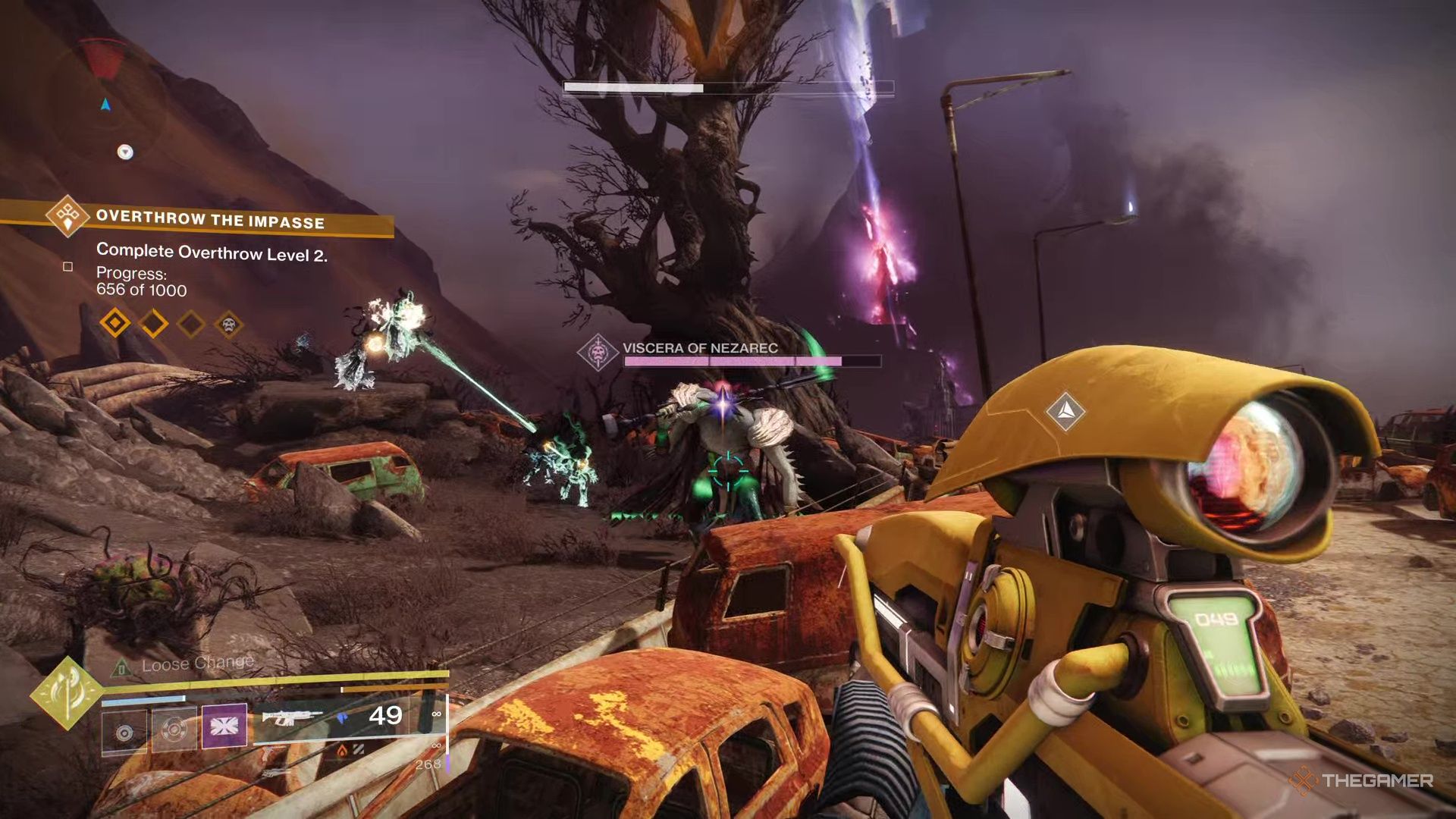Check the objective checkbox beside Progress
1456x819 pixels.
click(x=67, y=268)
